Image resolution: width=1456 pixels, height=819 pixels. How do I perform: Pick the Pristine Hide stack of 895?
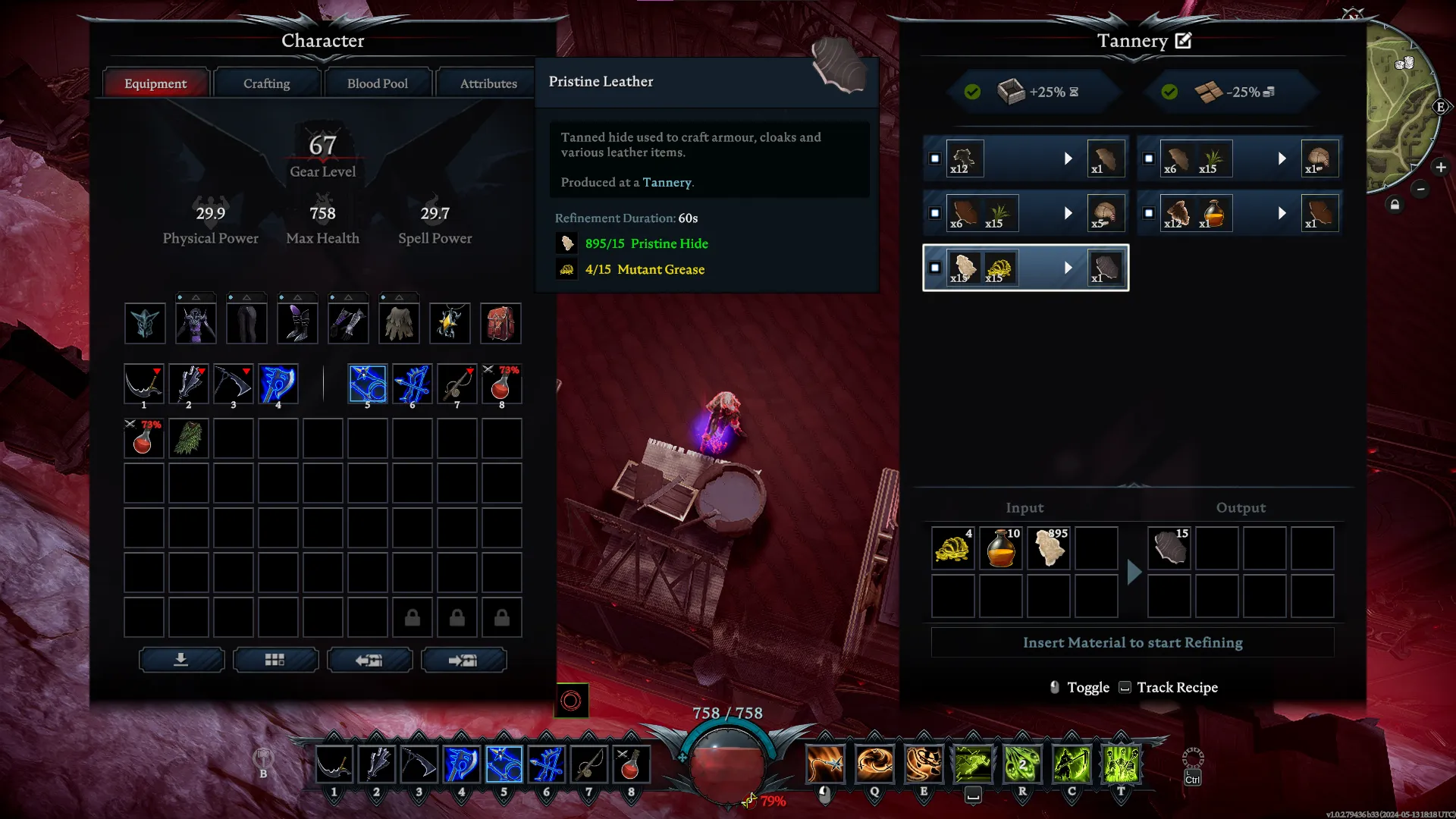coord(1049,548)
